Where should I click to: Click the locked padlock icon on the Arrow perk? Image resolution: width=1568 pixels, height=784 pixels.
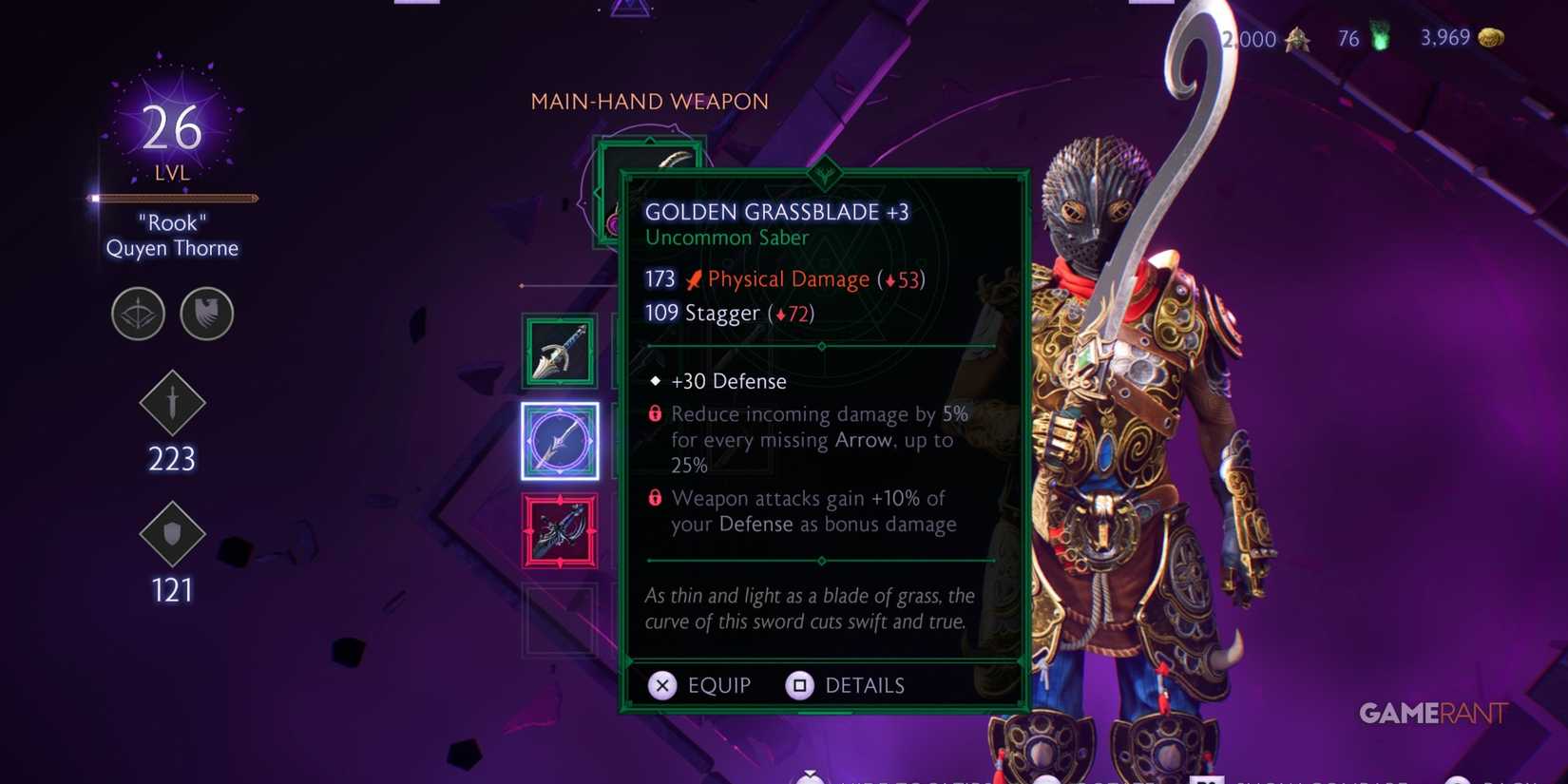click(x=653, y=414)
